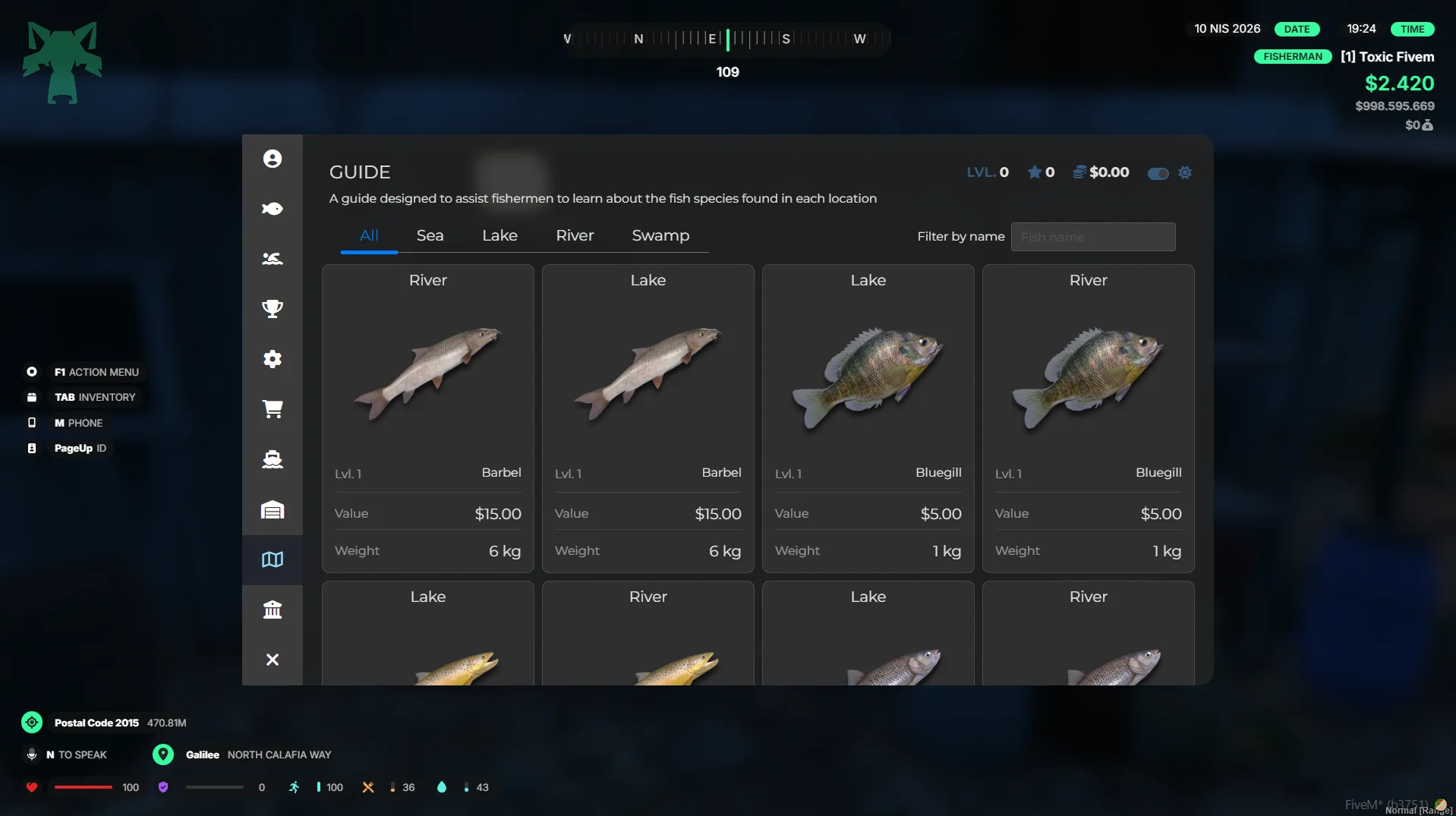Screen dimensions: 1456x816
Task: Open the gear settings in the guide header
Action: 1185,173
